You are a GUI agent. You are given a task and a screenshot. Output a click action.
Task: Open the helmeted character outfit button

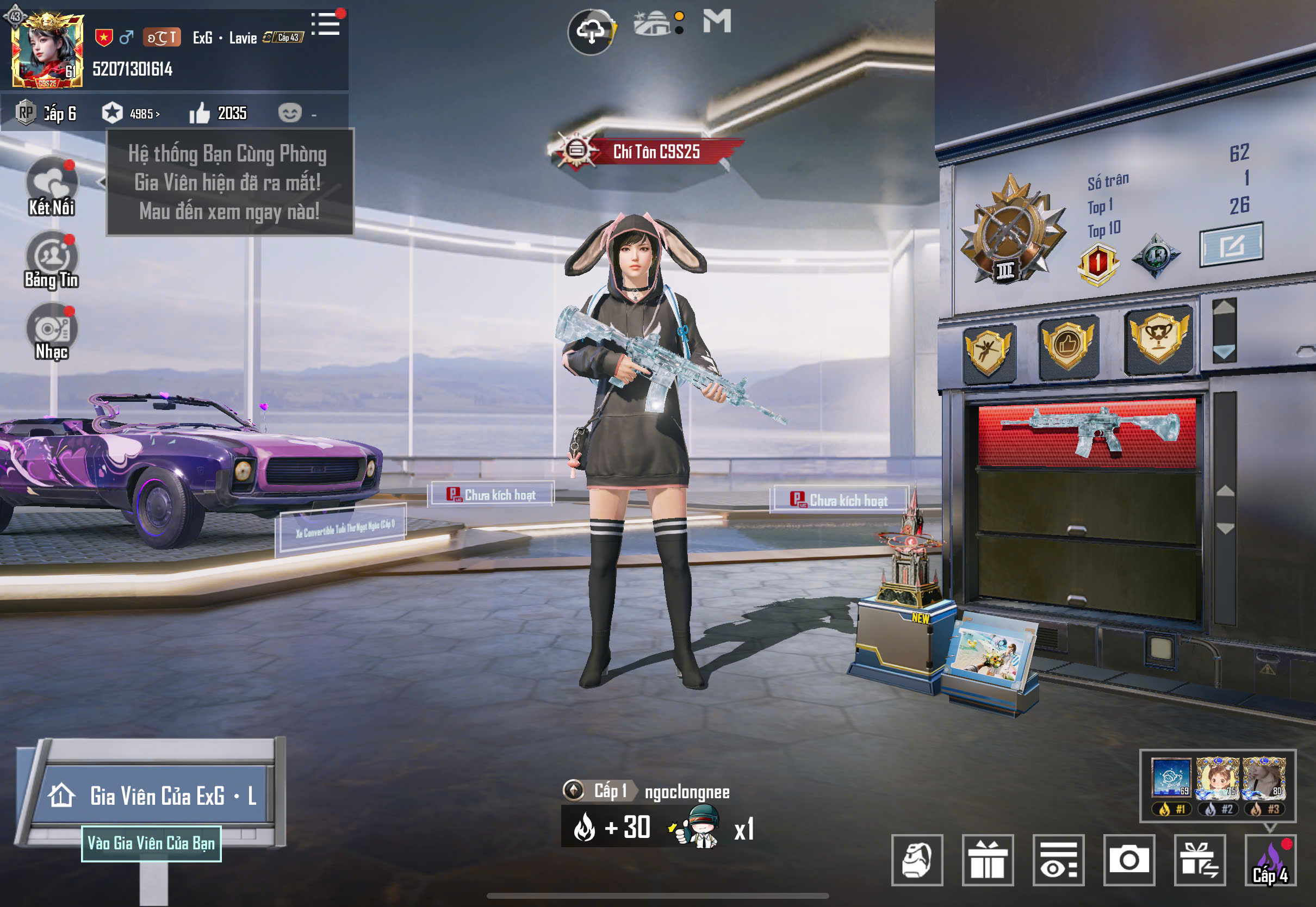[917, 859]
